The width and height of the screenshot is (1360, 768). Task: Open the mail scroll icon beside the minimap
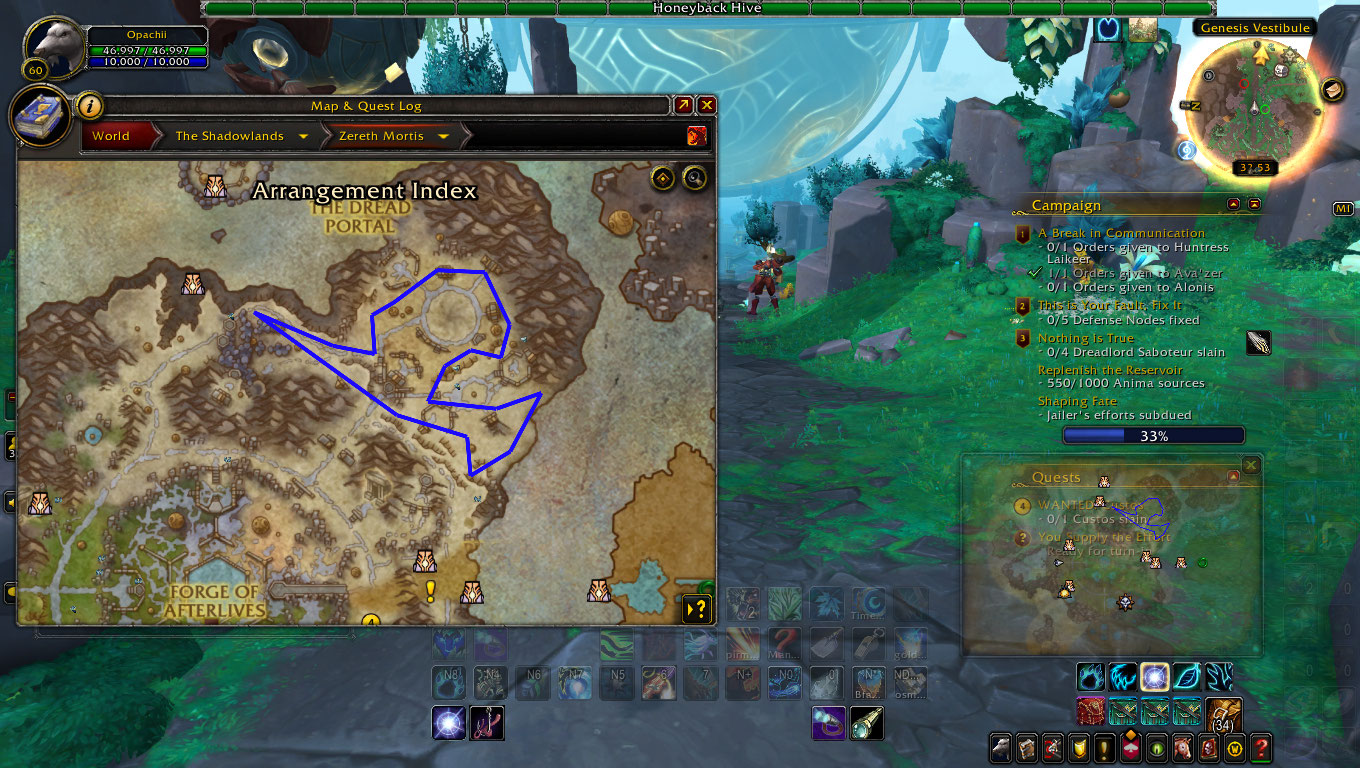1332,90
